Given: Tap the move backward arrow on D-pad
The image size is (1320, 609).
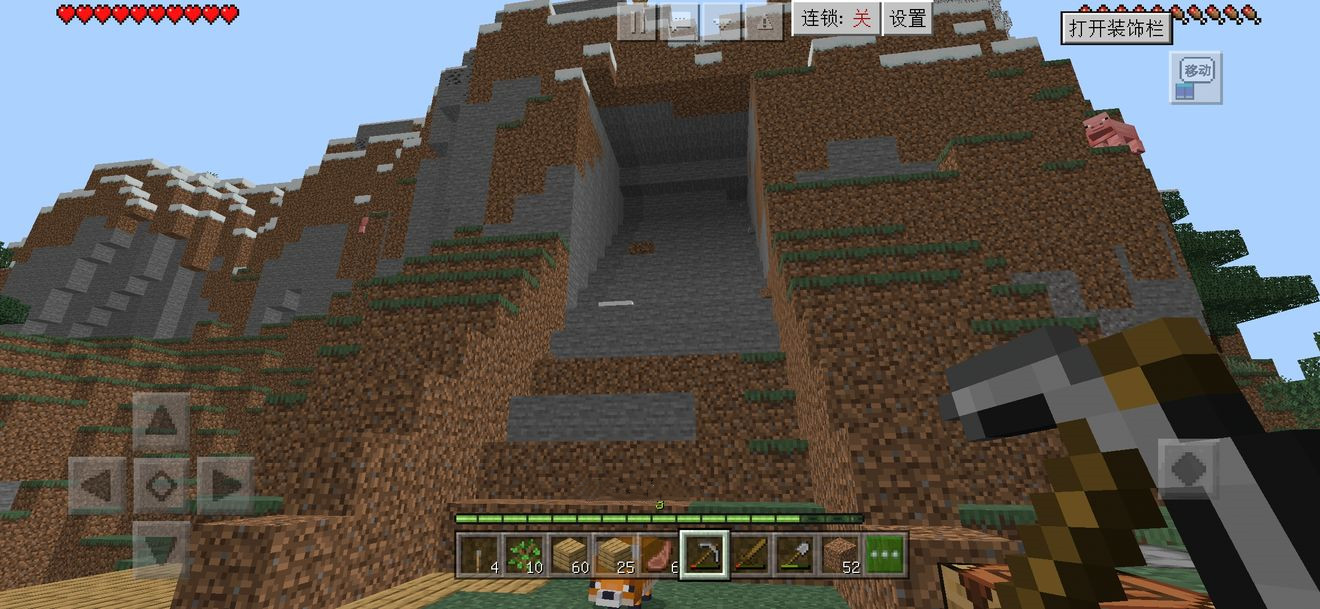Looking at the screenshot, I should click(x=160, y=549).
